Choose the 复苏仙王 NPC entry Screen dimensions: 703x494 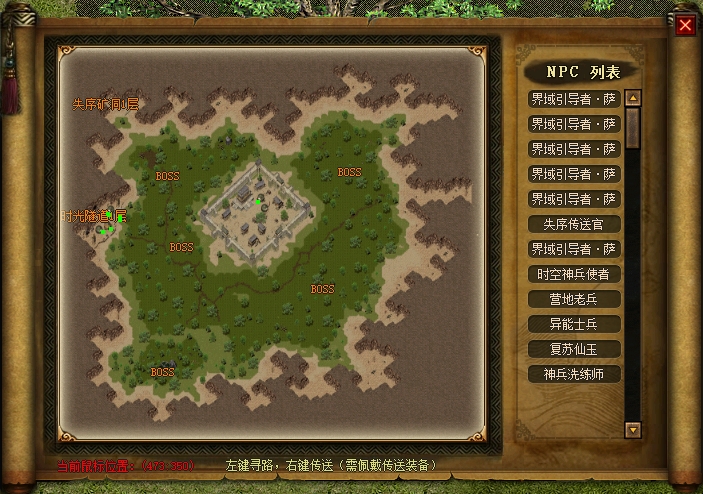574,349
